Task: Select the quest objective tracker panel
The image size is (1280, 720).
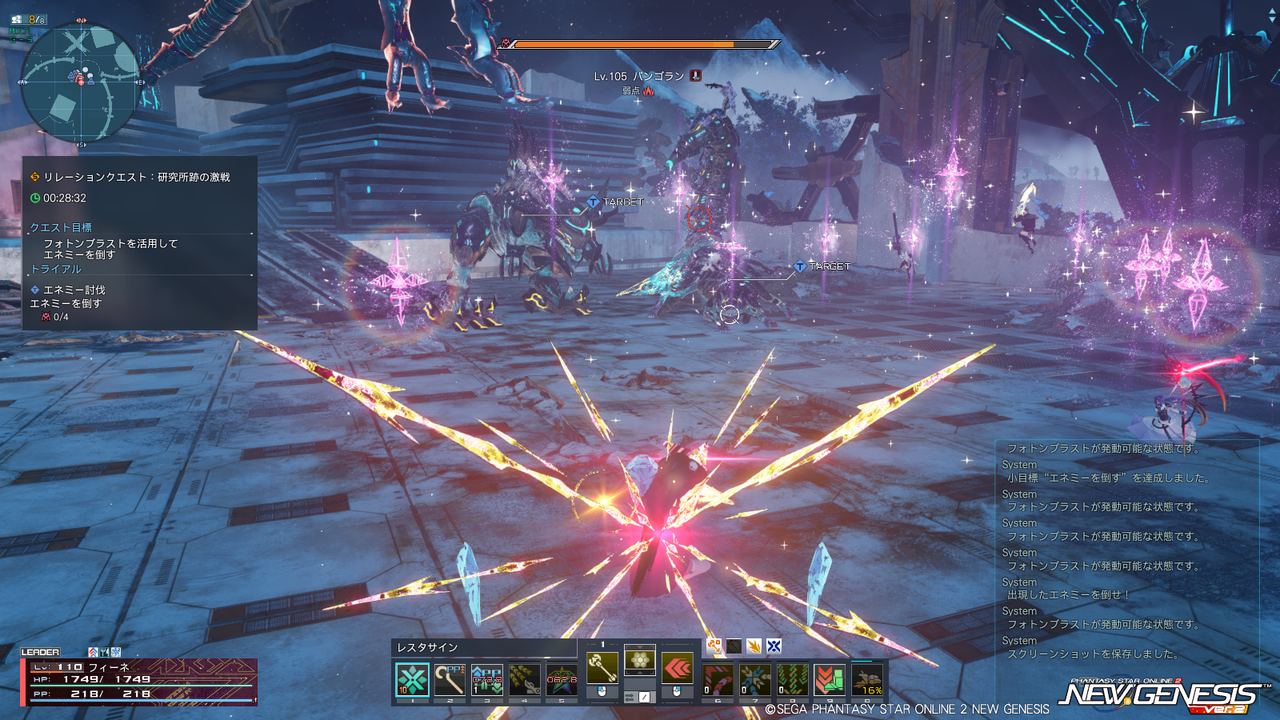Action: click(x=140, y=243)
